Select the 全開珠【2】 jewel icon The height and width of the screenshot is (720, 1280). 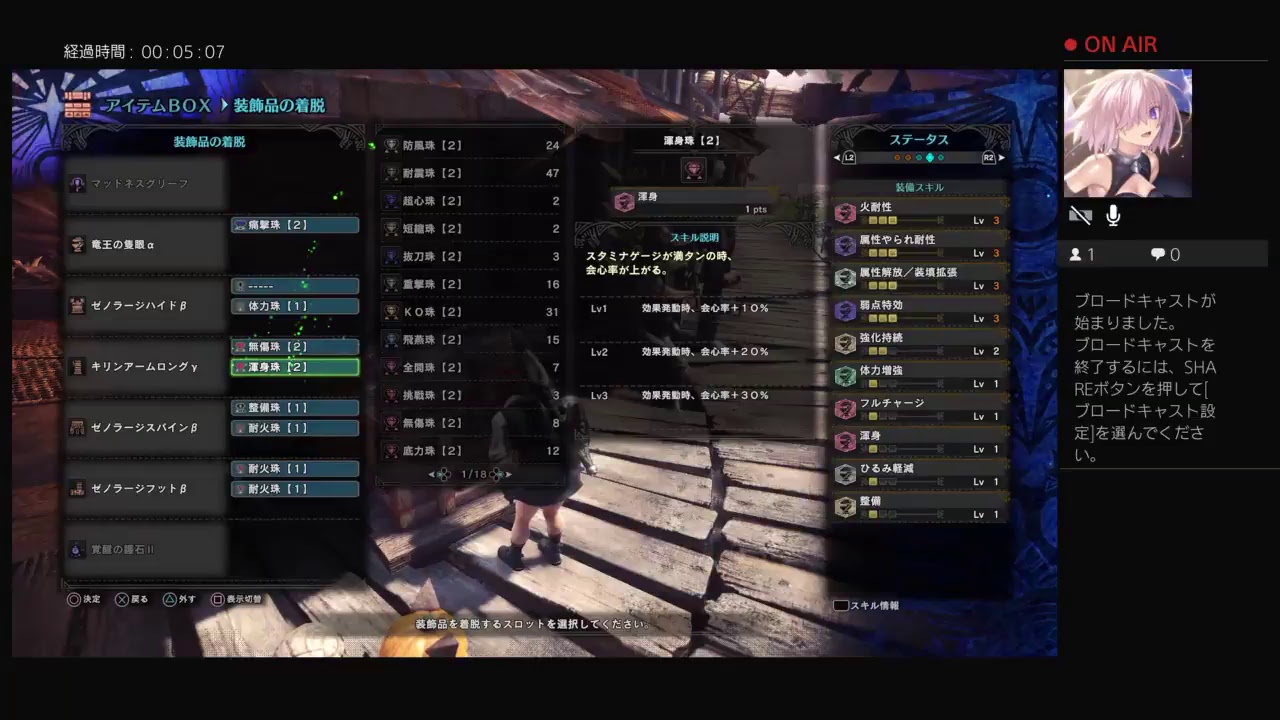tap(391, 368)
